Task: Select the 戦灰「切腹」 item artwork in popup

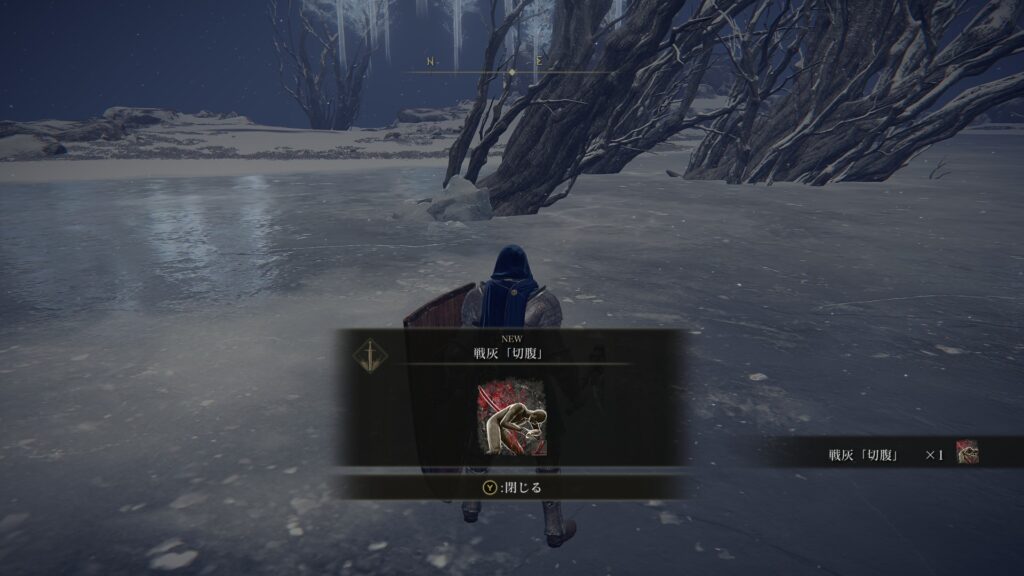Action: 512,418
